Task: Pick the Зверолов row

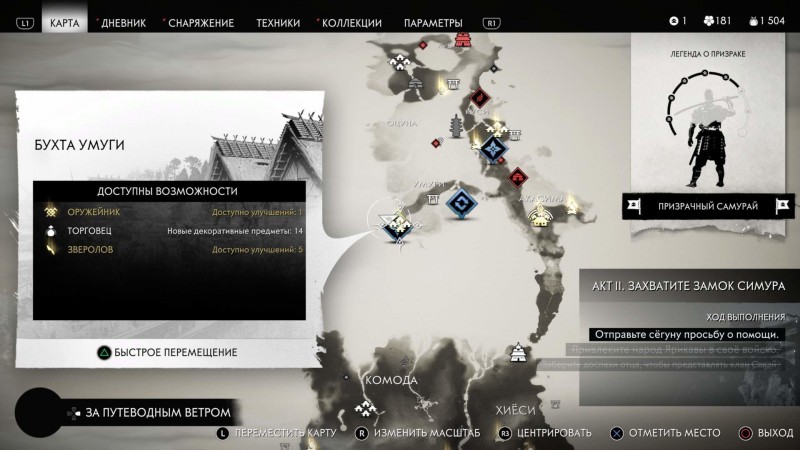Action: pyautogui.click(x=170, y=249)
